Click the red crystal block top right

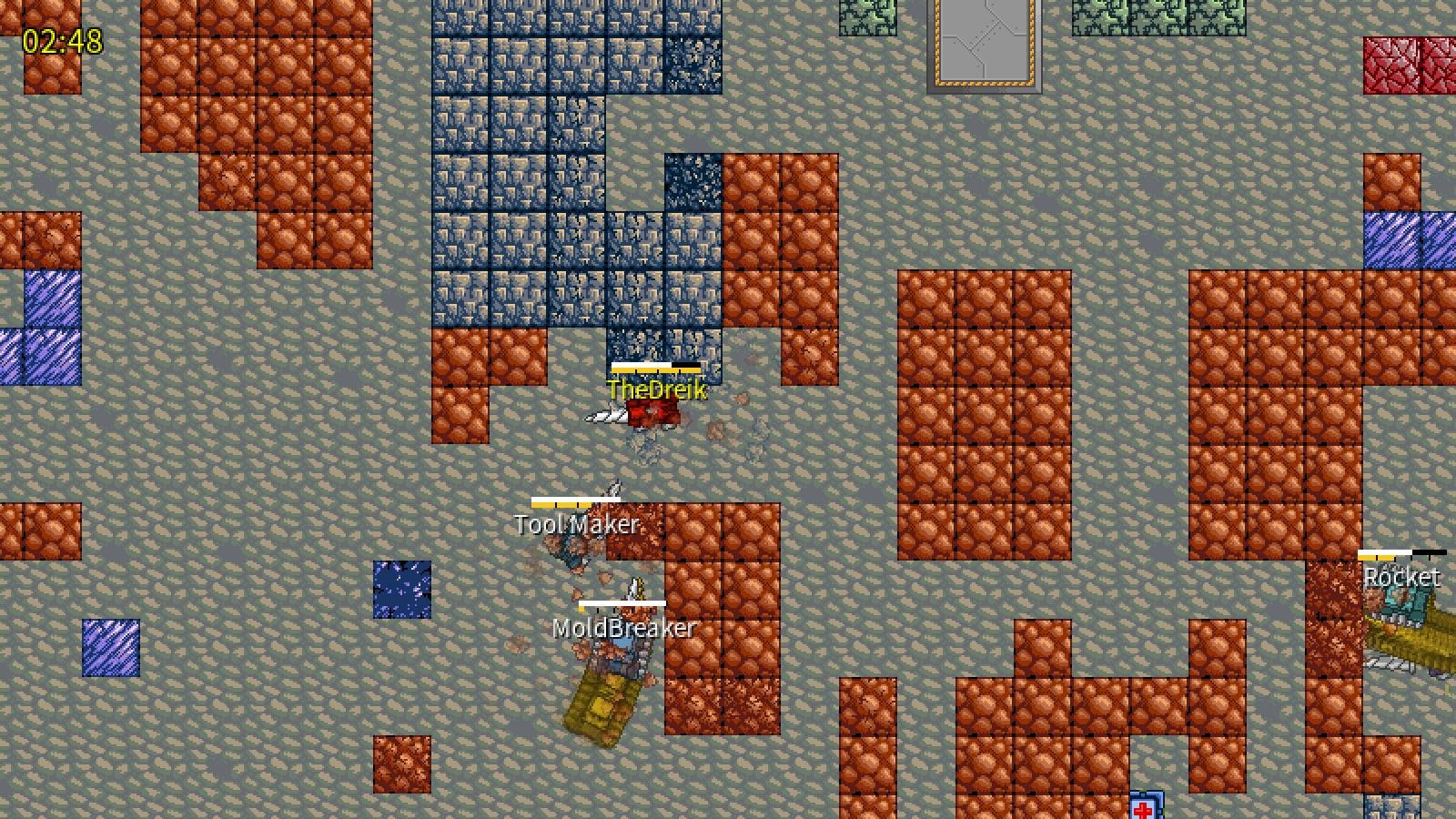pyautogui.click(x=1397, y=64)
